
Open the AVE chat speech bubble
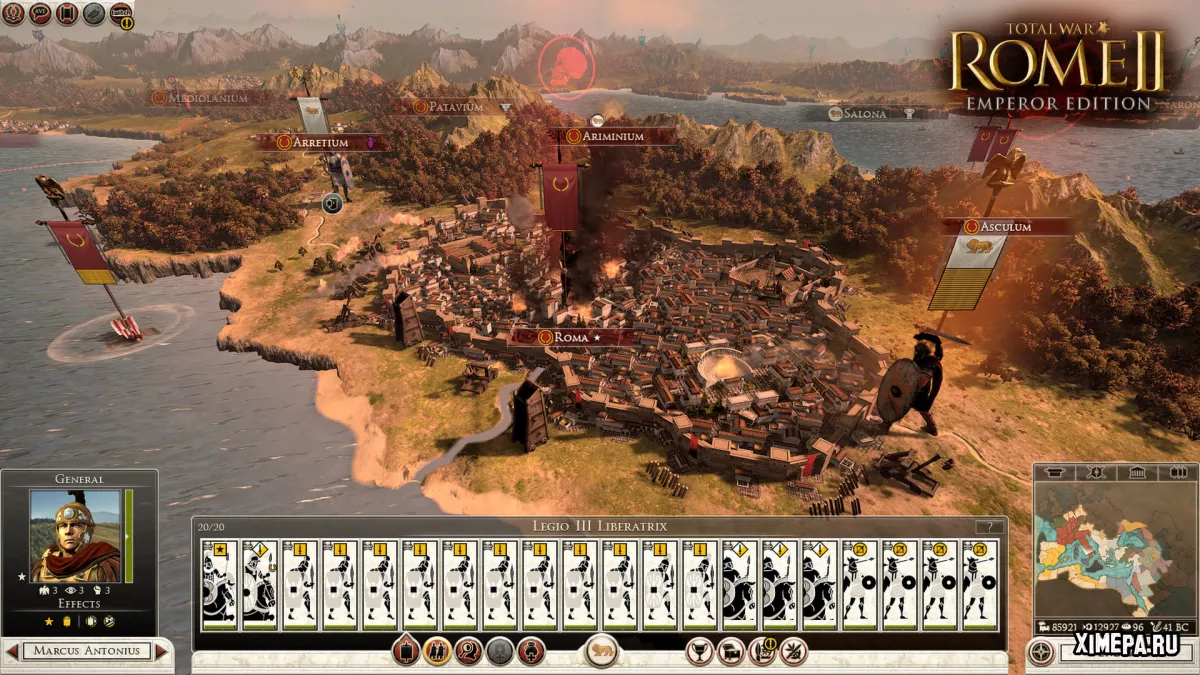(40, 14)
